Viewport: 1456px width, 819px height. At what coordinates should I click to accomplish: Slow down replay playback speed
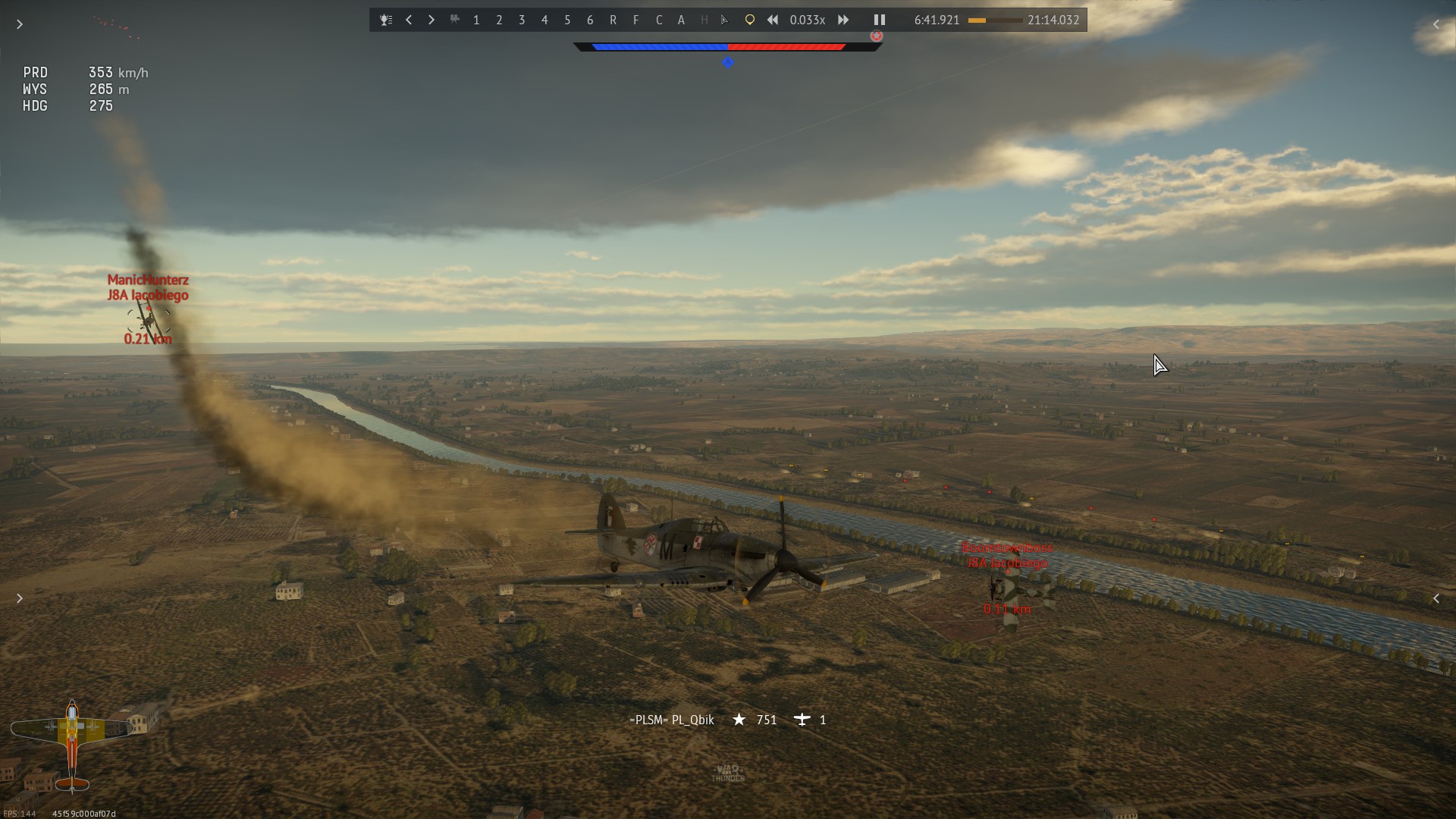point(772,20)
